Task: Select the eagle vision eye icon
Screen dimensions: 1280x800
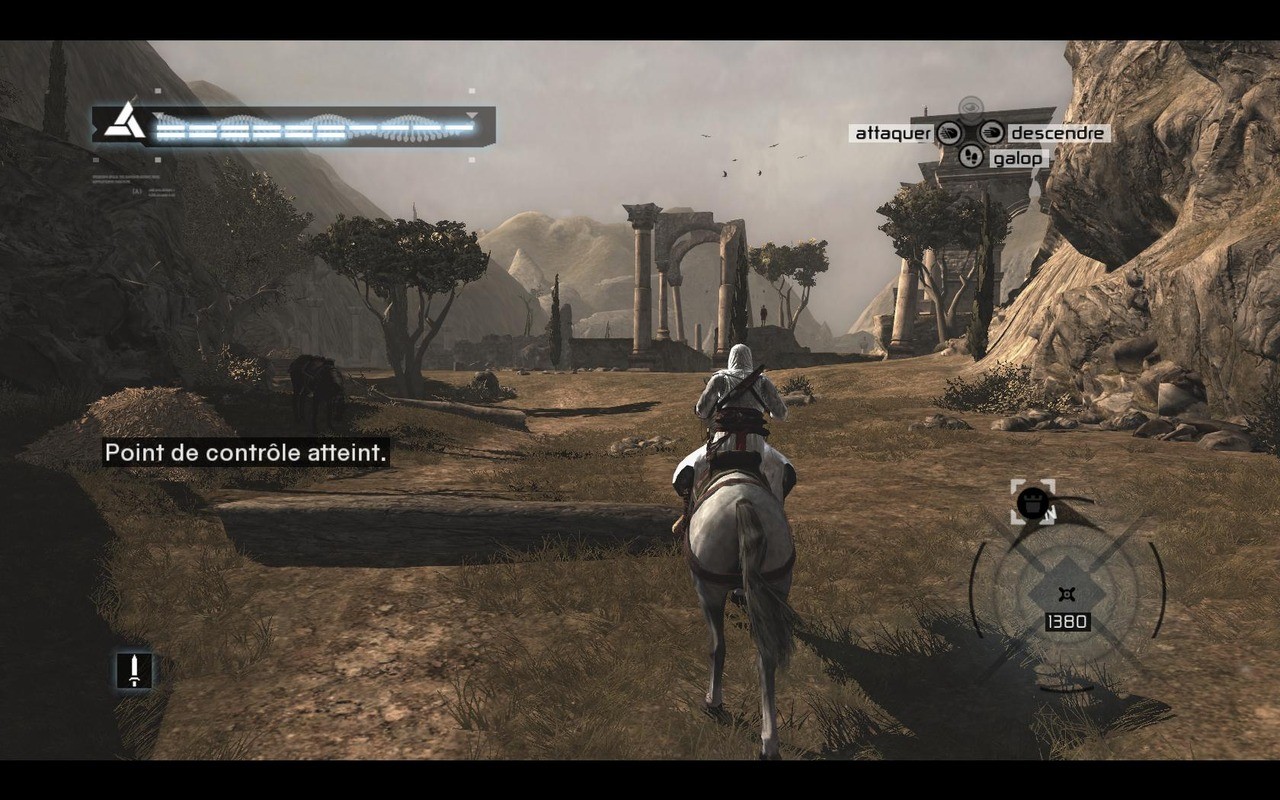Action: (x=971, y=107)
